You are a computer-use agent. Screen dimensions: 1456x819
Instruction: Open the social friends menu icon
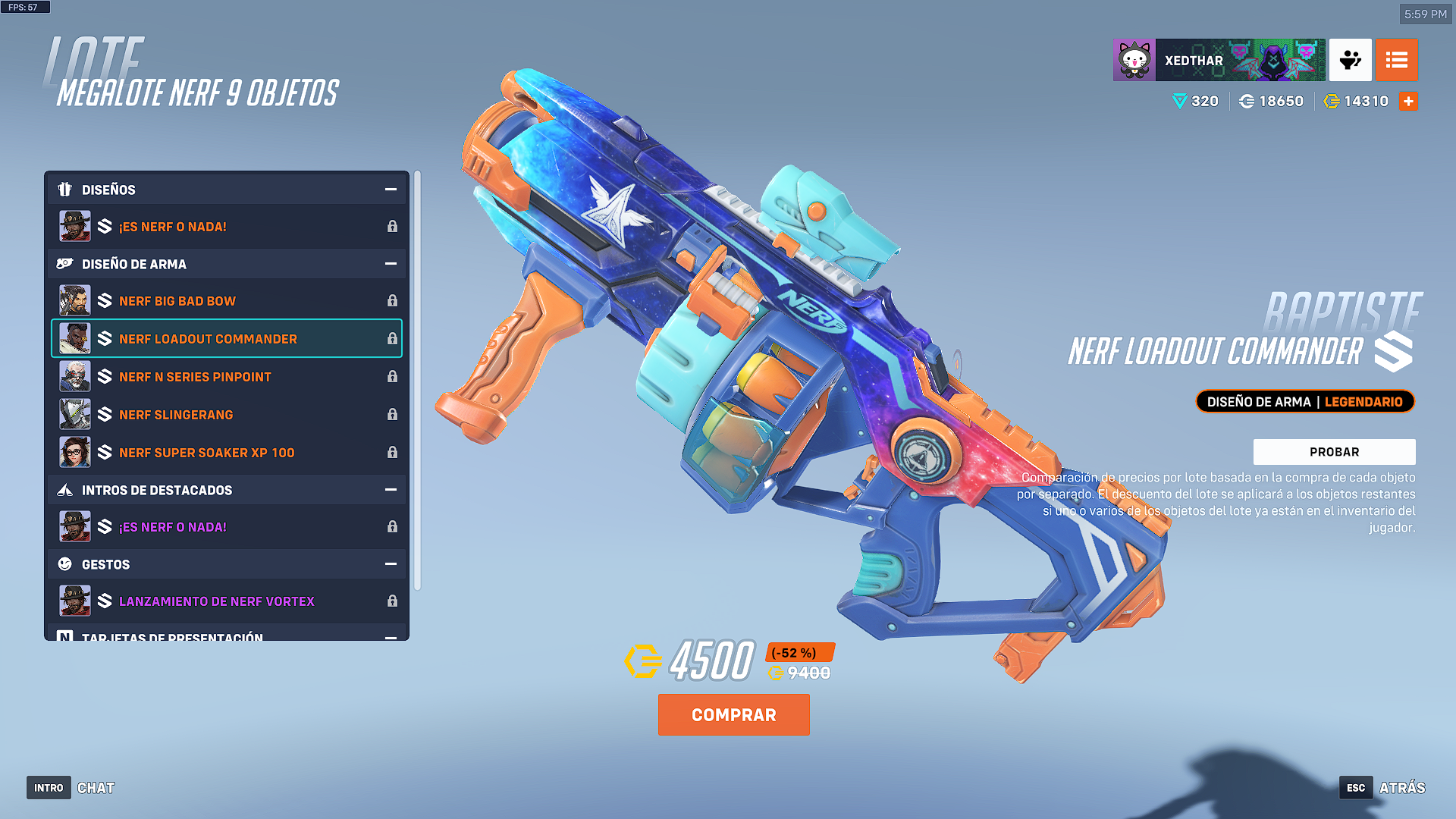(1350, 60)
